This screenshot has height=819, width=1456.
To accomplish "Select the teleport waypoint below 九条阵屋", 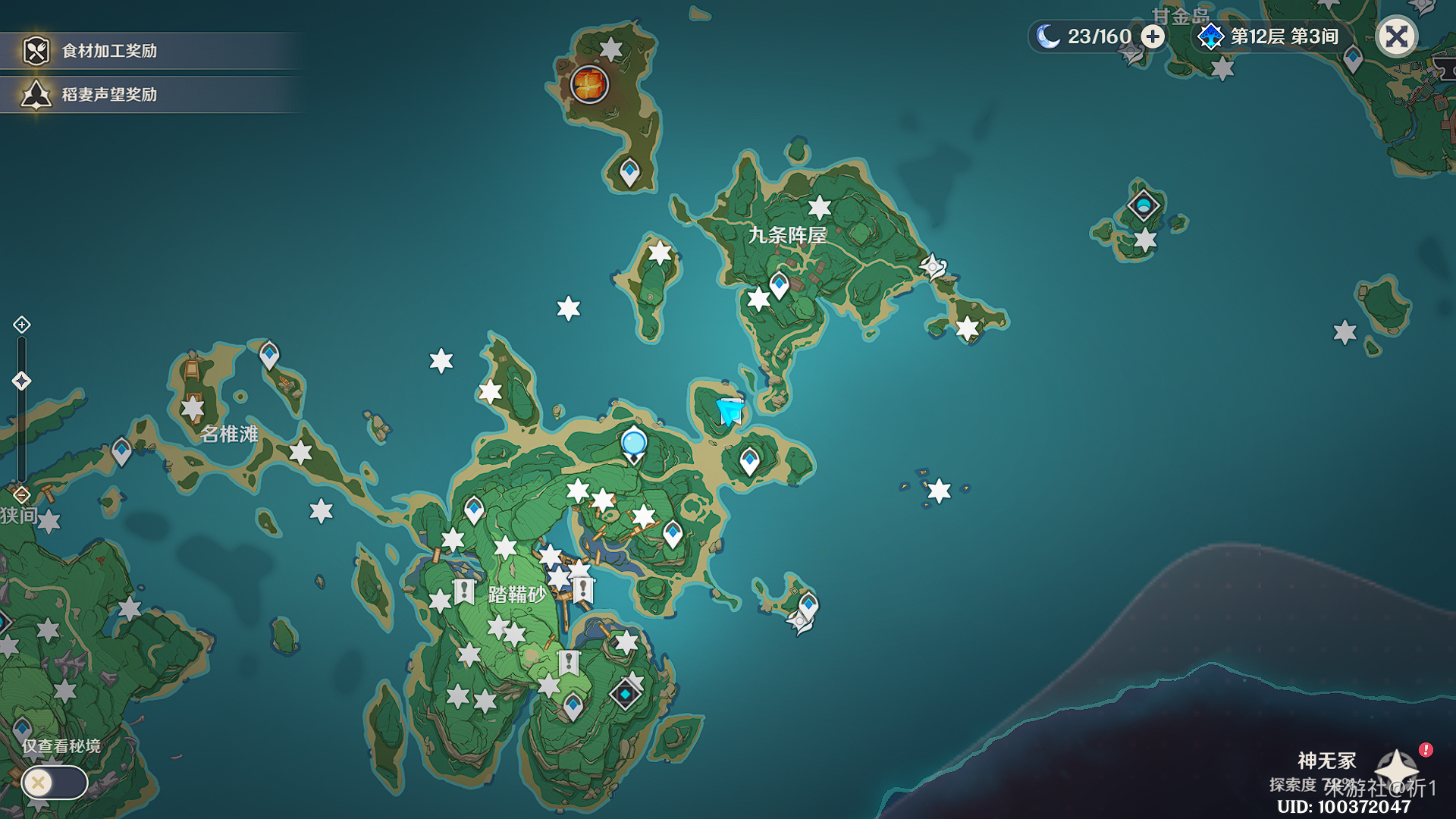I will [x=779, y=285].
